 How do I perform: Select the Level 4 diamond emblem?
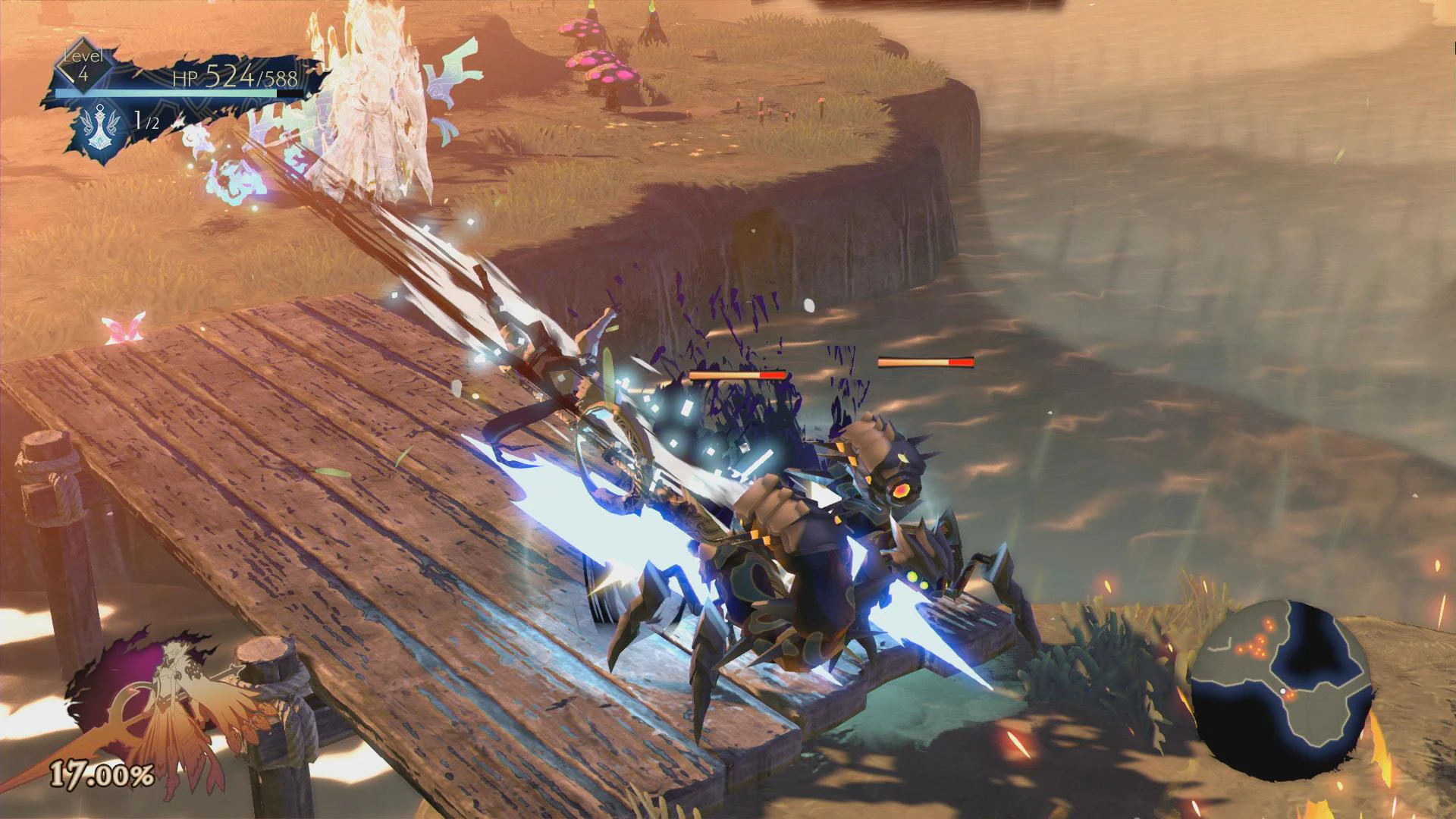point(83,68)
